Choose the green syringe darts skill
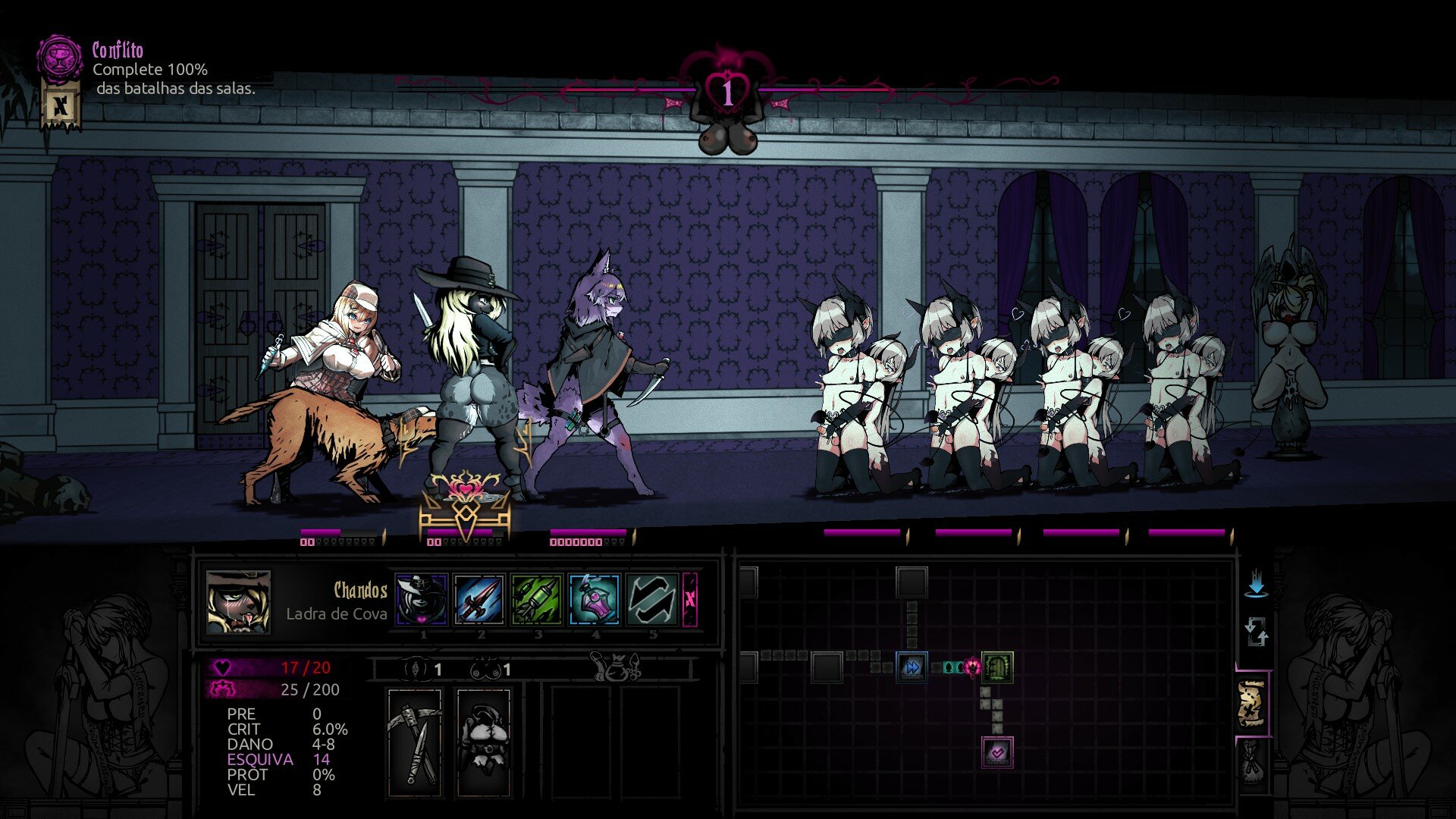Screen dimensions: 1456x819 pos(537,599)
